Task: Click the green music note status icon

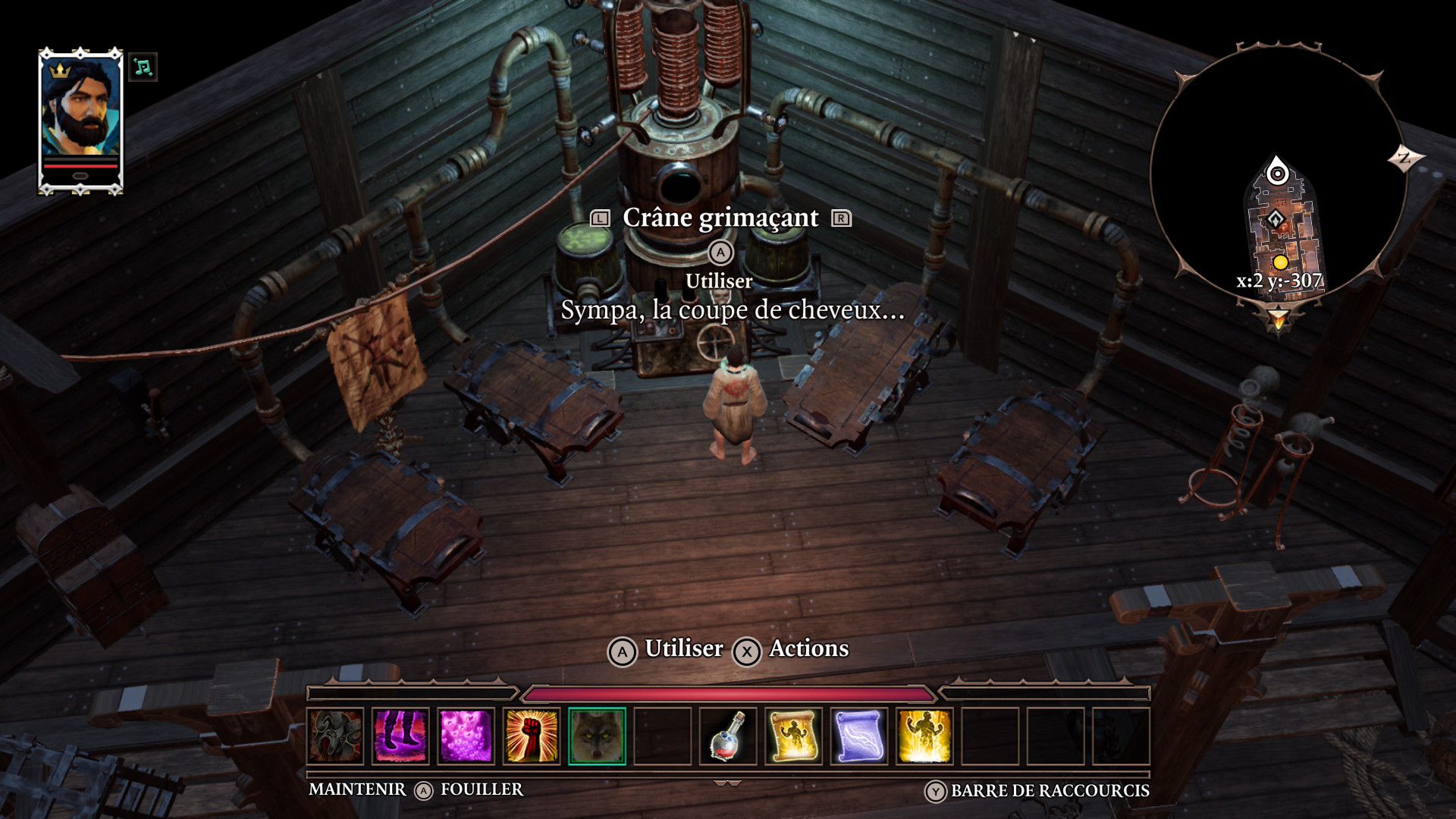Action: tap(143, 67)
